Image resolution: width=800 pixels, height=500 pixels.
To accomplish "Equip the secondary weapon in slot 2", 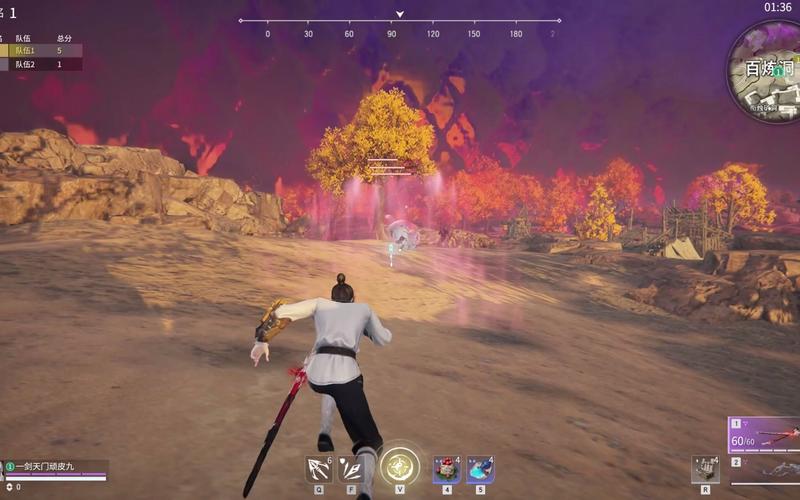I will coord(766,466).
